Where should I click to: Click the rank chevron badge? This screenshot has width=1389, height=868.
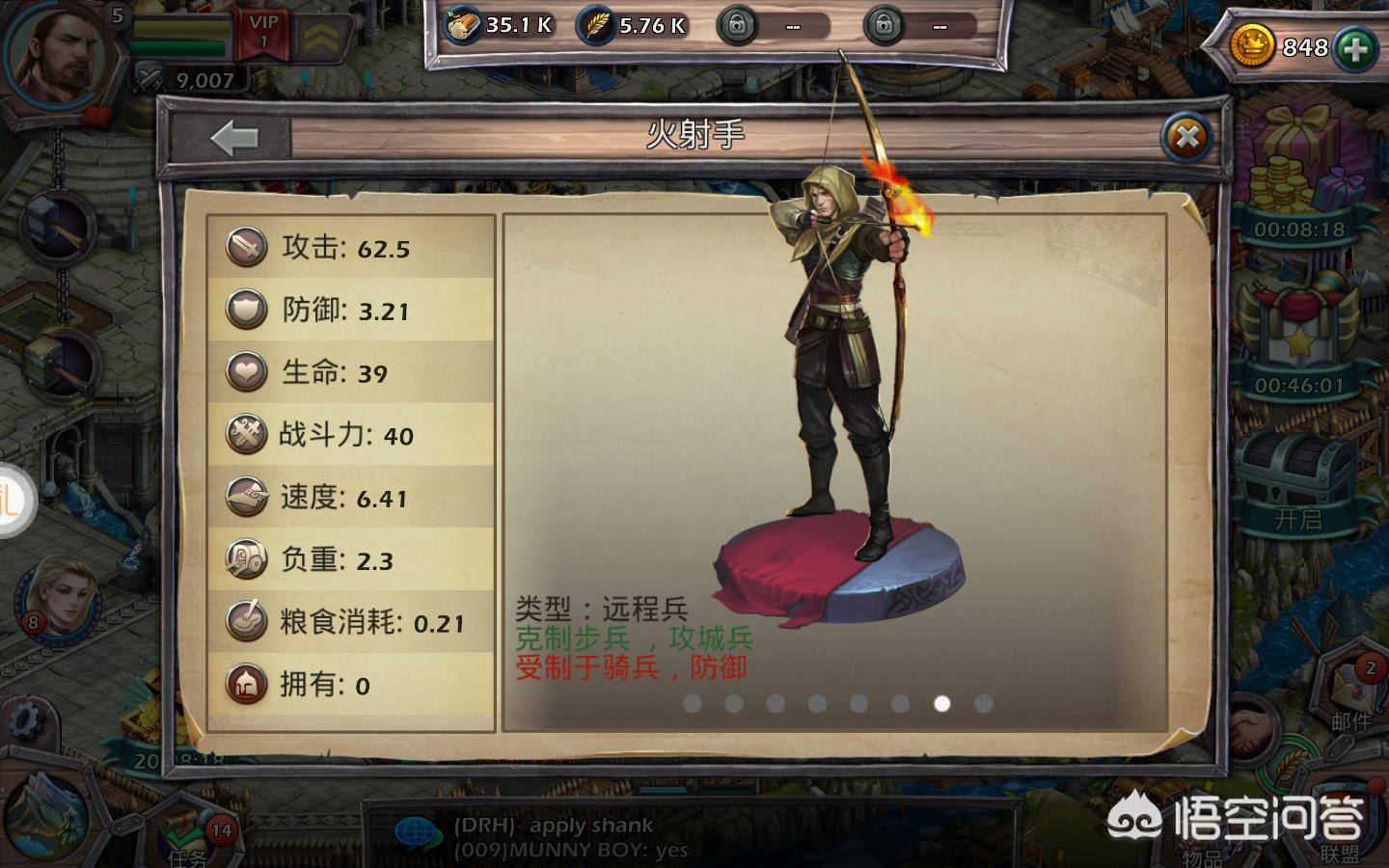(x=322, y=37)
